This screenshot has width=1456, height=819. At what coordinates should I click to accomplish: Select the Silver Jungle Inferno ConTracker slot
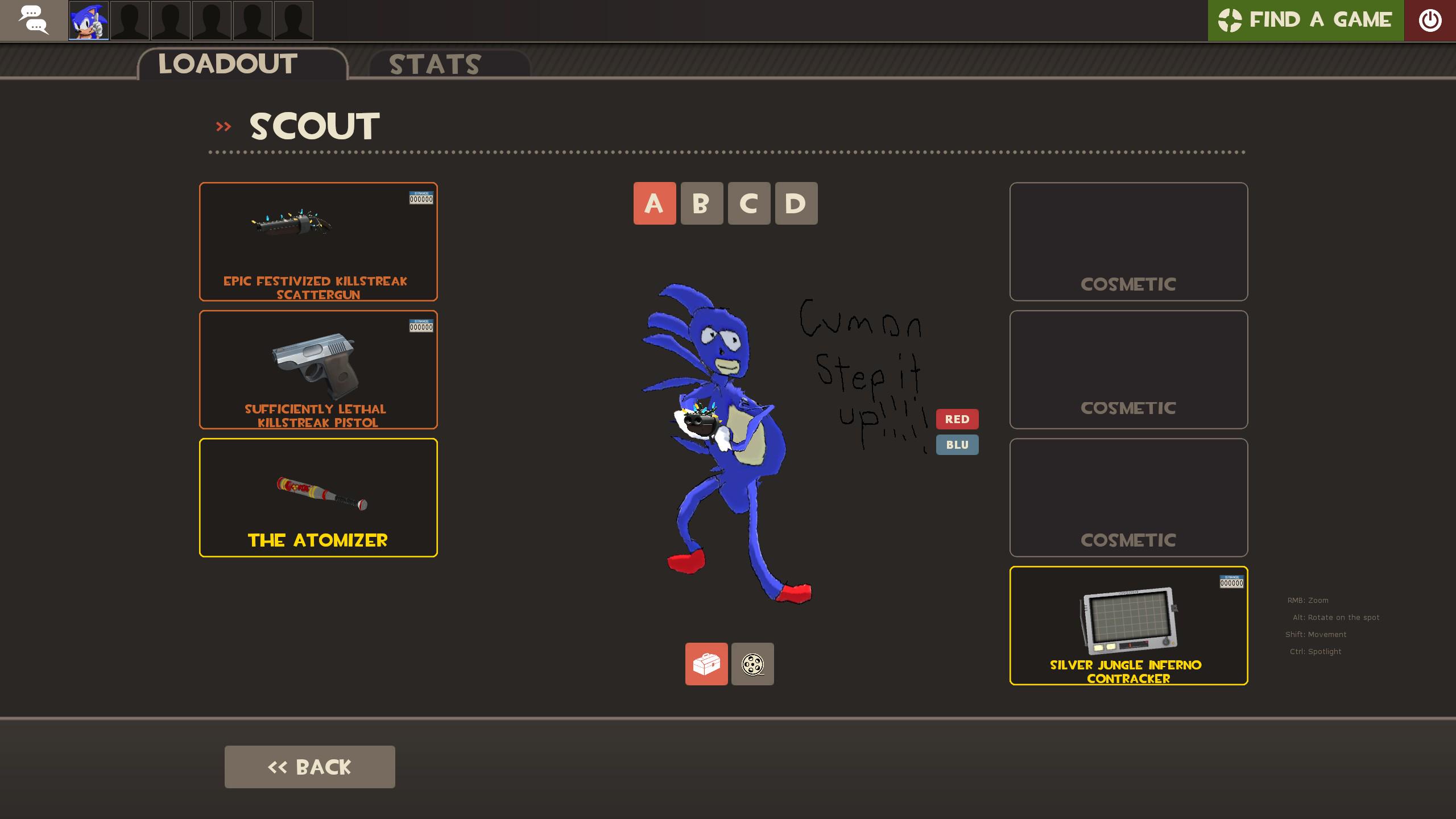pyautogui.click(x=1128, y=626)
